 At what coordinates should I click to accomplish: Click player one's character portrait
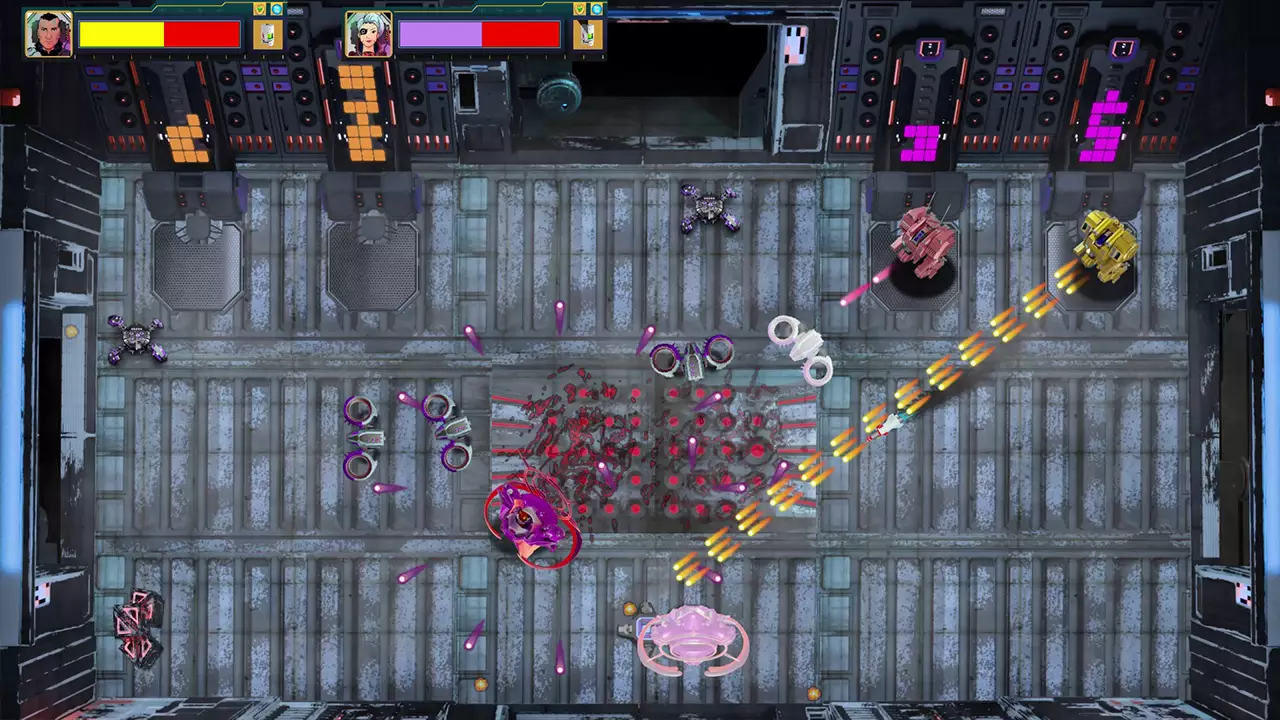click(x=47, y=33)
